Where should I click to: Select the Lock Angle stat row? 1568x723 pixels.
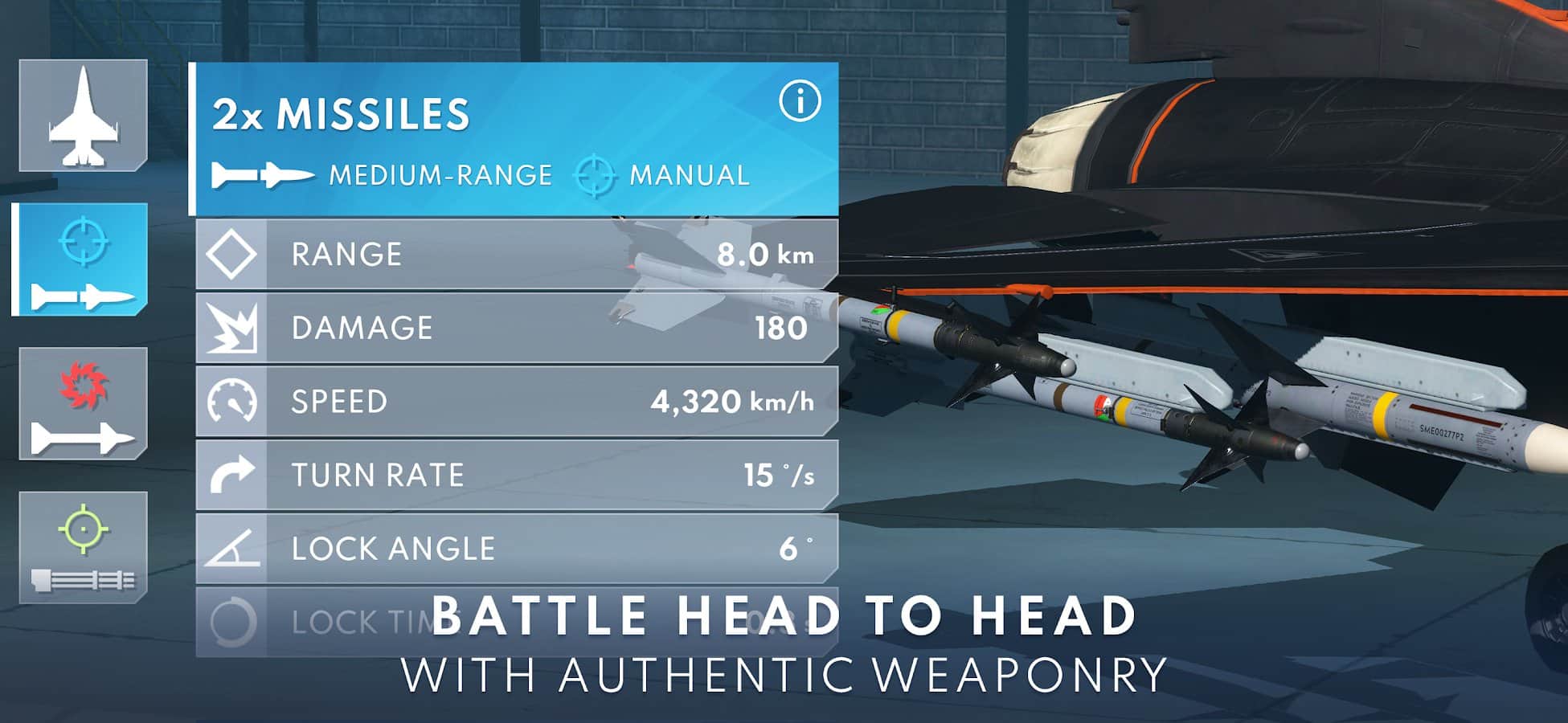click(x=516, y=549)
